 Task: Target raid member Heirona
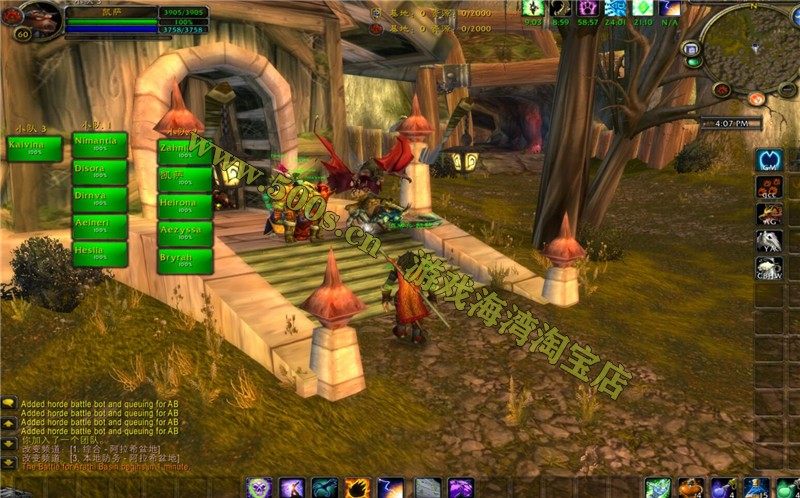click(x=185, y=206)
